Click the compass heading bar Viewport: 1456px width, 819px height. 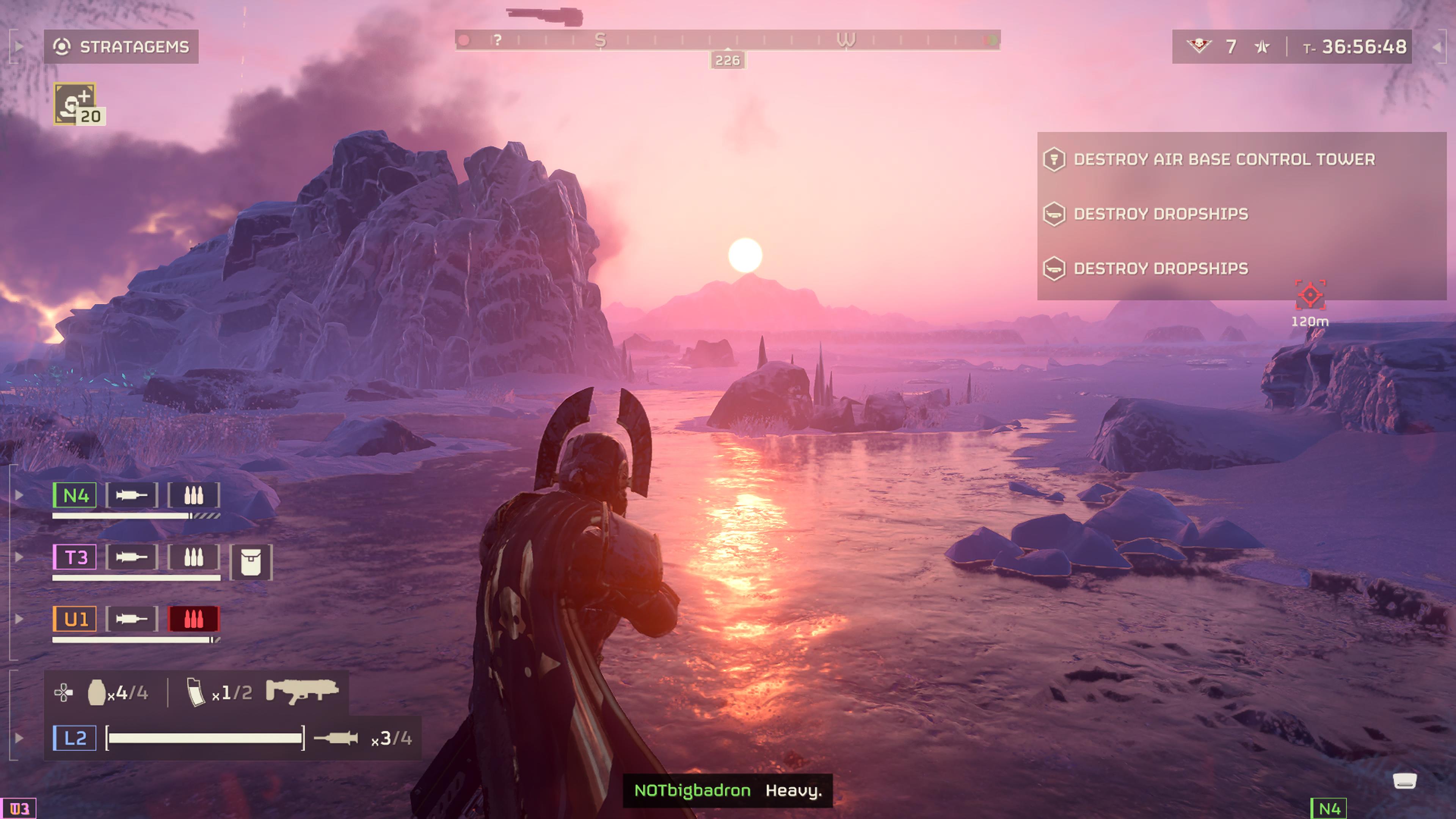[x=728, y=40]
